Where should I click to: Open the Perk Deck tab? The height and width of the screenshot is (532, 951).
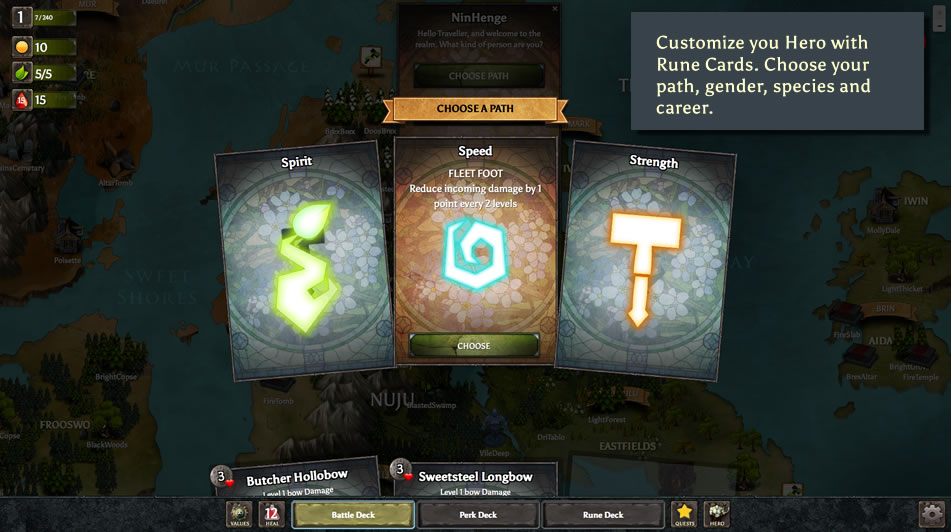pos(478,515)
